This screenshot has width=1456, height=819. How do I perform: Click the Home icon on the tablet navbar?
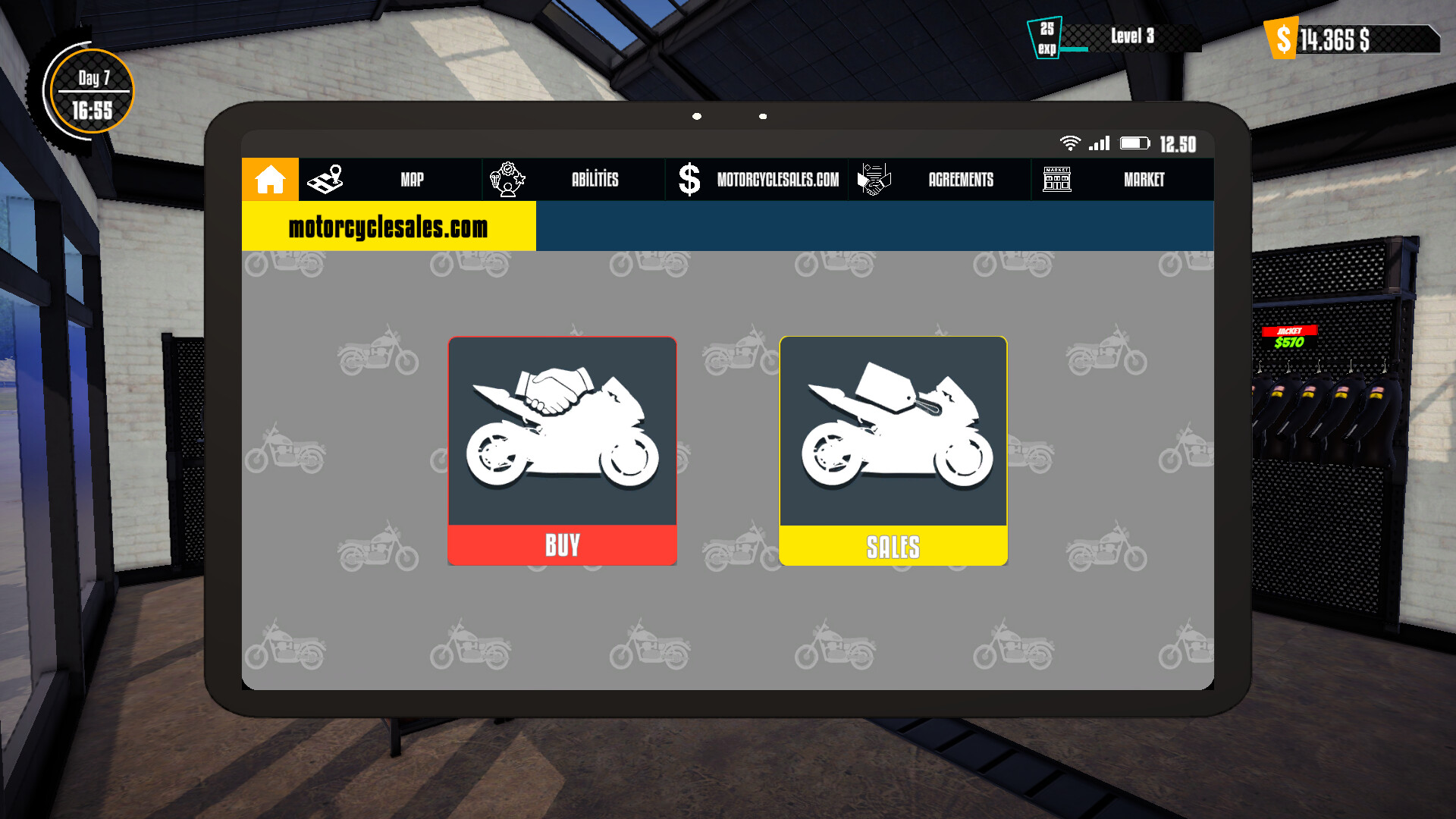269,179
